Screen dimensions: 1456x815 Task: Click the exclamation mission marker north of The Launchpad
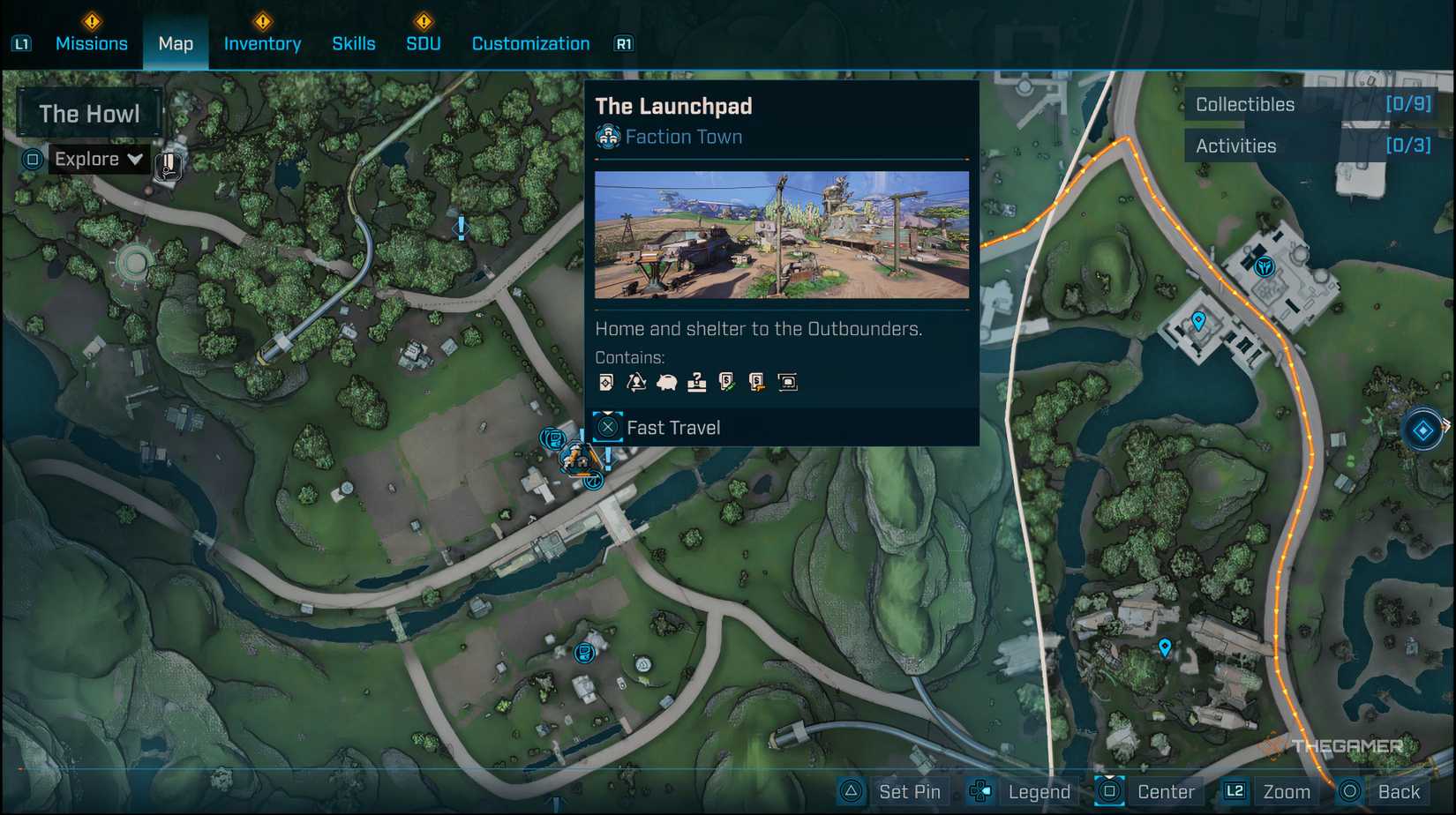pyautogui.click(x=460, y=229)
